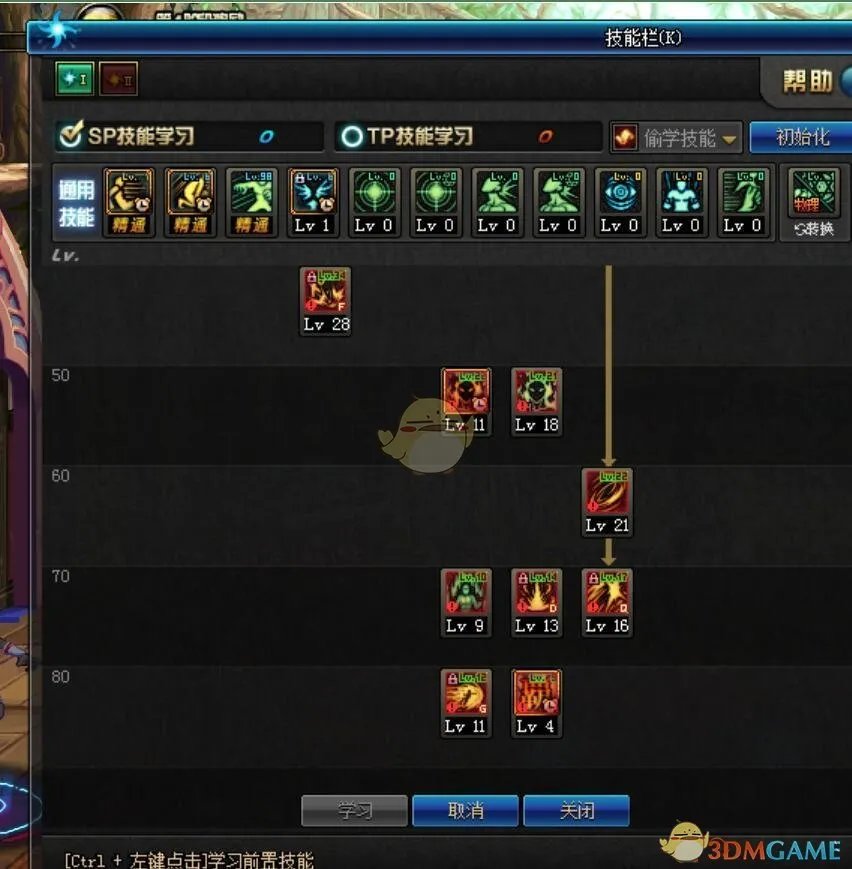Switch to skill page I tab
The width and height of the screenshot is (852, 869).
pos(75,79)
